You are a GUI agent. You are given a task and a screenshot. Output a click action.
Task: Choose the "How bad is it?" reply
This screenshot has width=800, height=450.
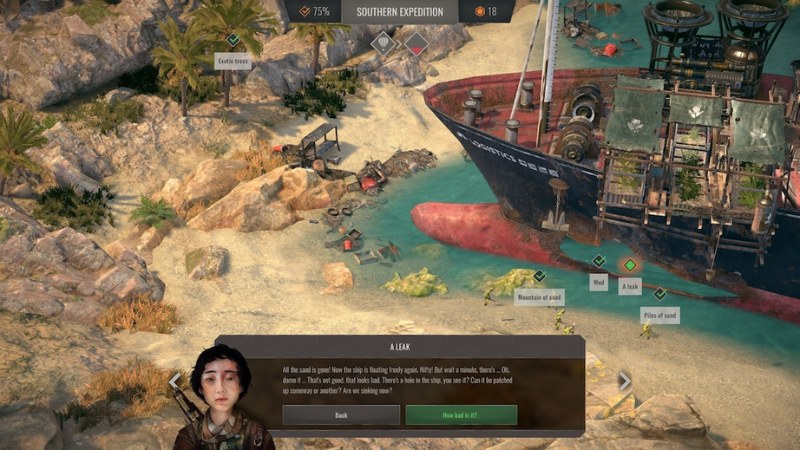click(461, 415)
